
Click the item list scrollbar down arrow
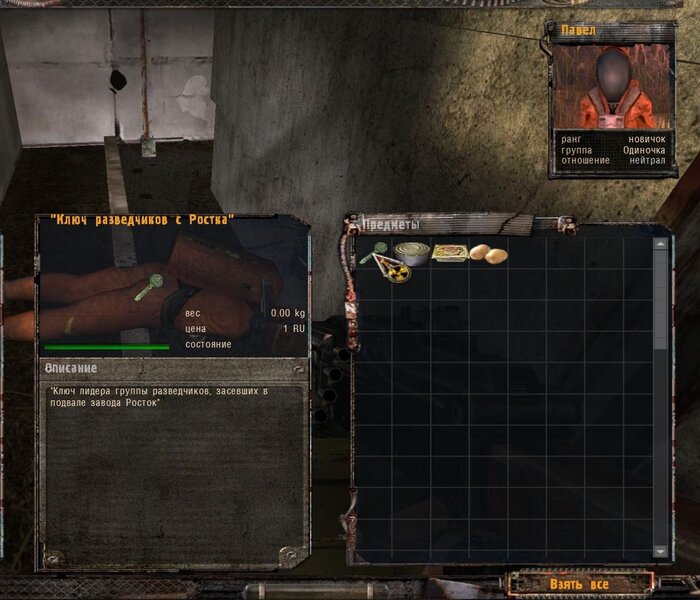click(660, 551)
